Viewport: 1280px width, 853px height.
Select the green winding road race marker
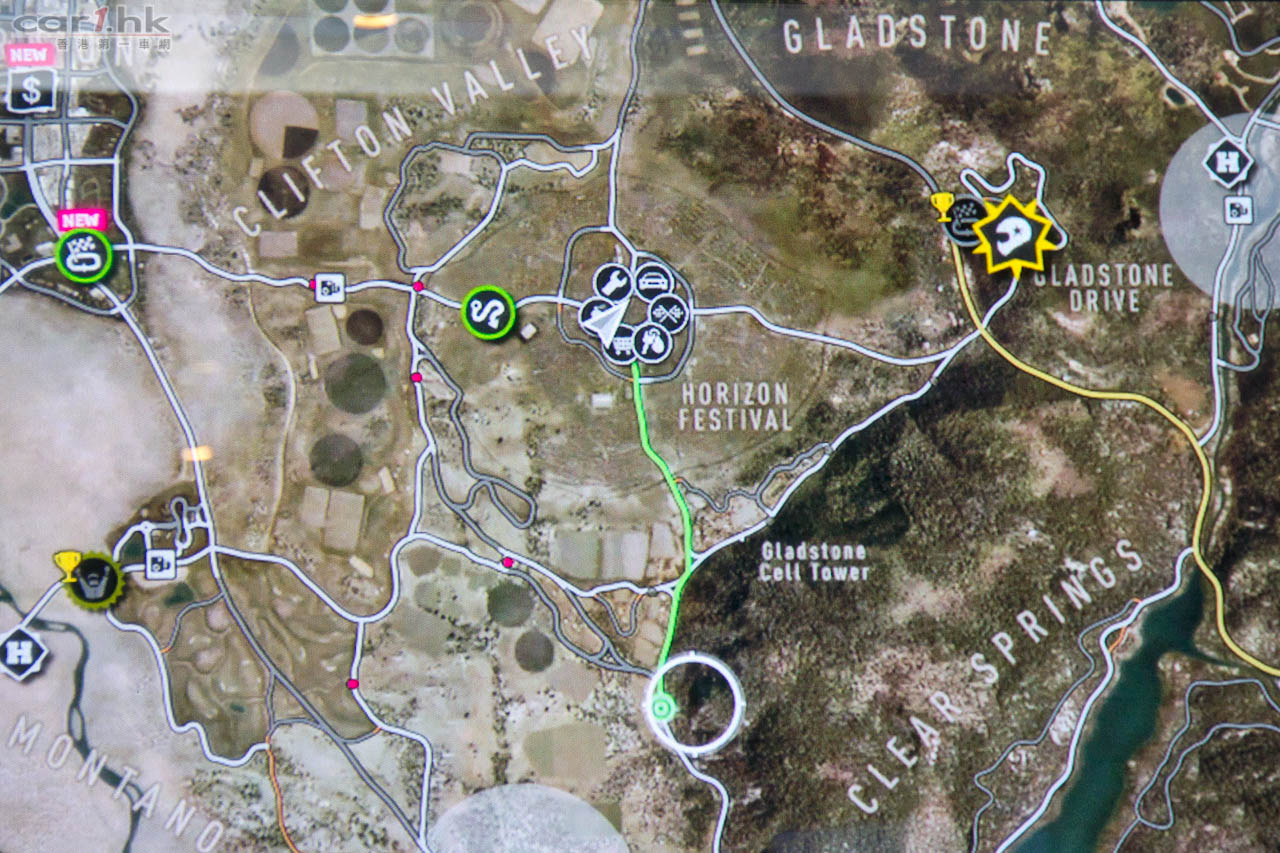488,313
